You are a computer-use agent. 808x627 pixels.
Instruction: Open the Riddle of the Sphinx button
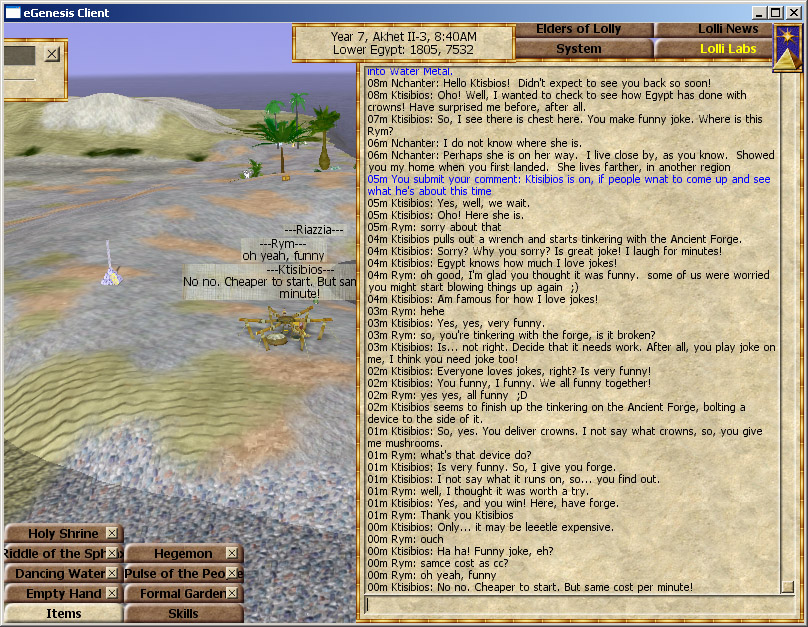pos(60,553)
